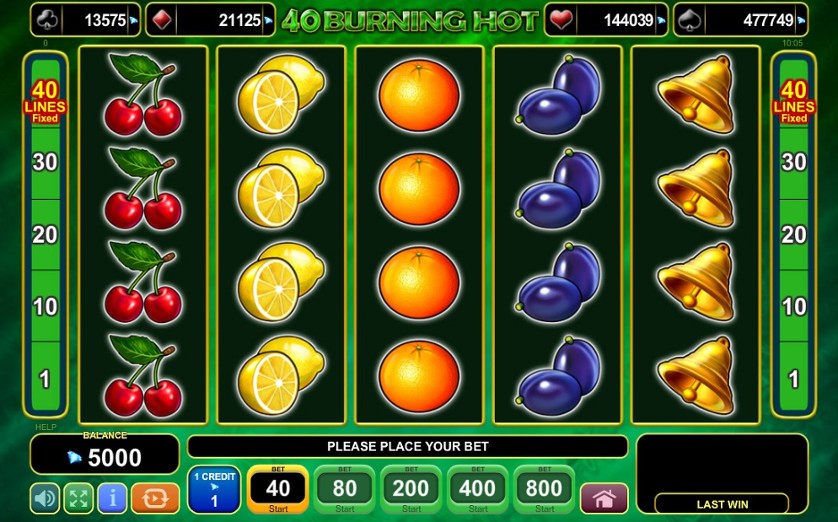Start a spin with bet 40
This screenshot has width=838, height=522.
(x=277, y=490)
